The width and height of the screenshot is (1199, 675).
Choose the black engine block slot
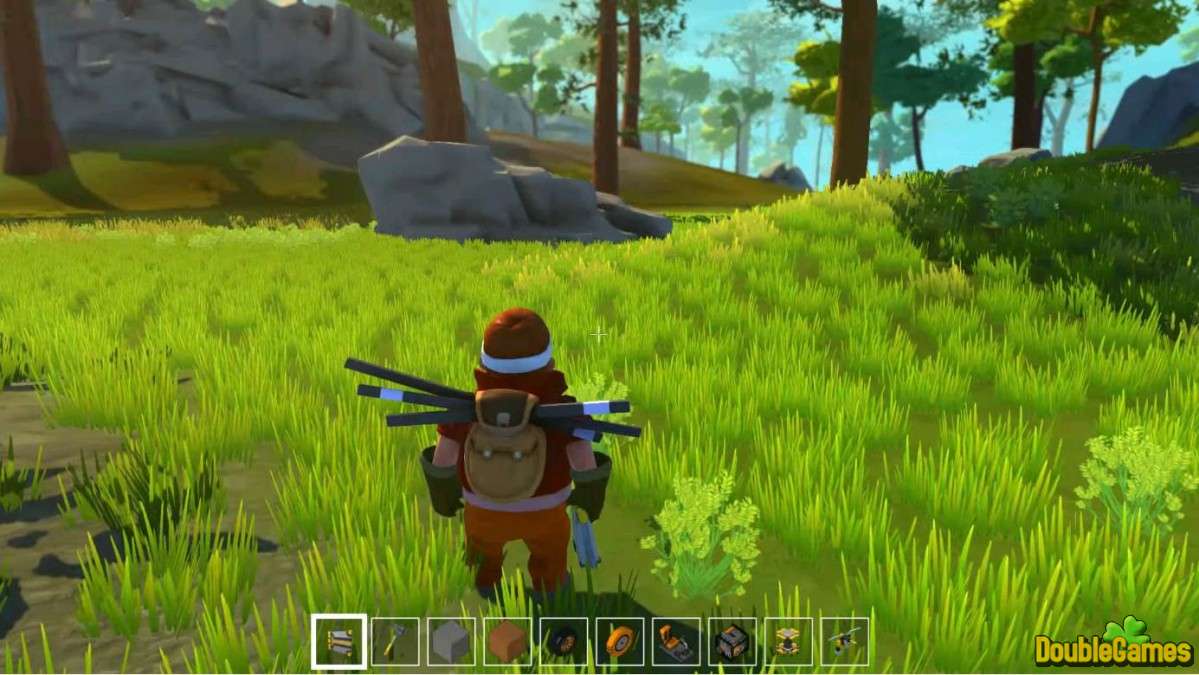coord(732,641)
